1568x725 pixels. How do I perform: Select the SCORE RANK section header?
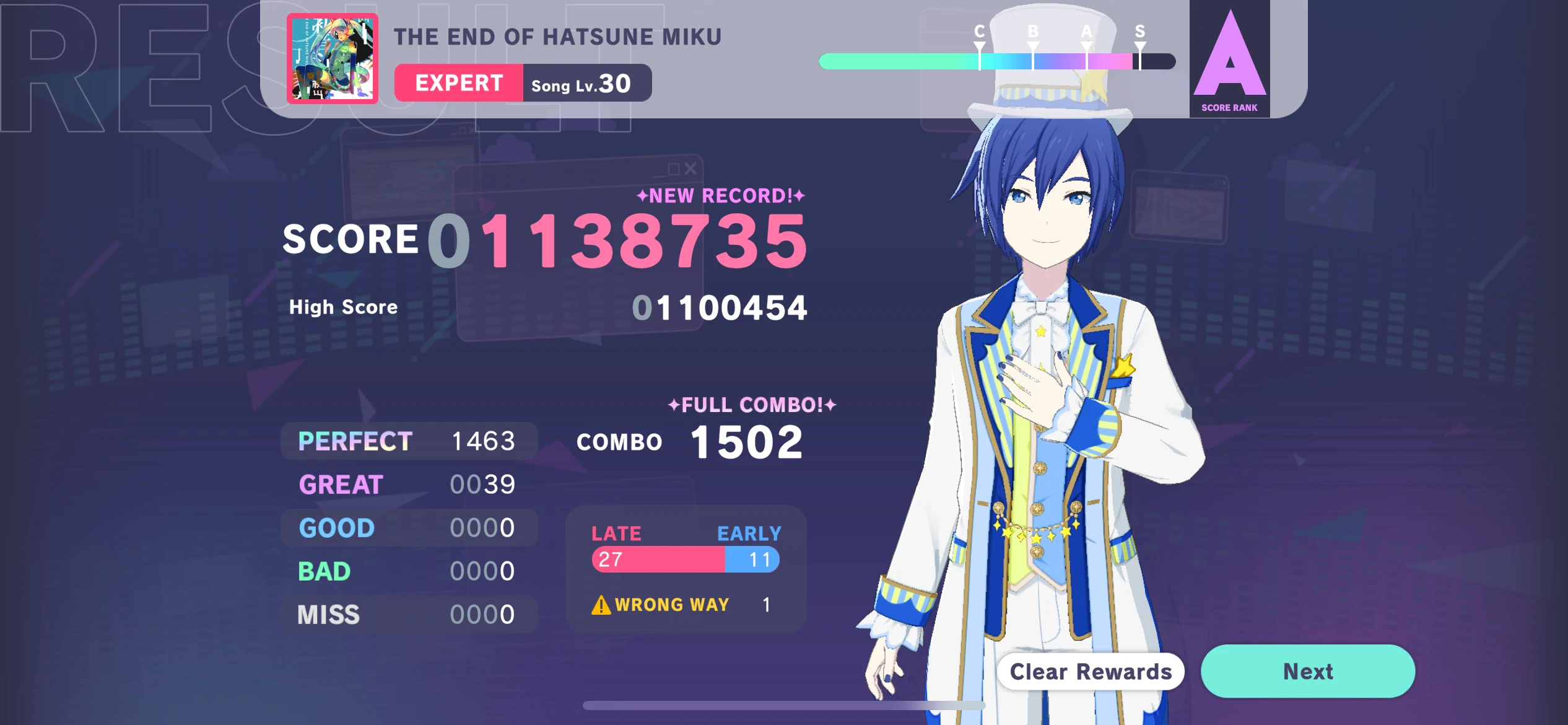(x=1229, y=107)
